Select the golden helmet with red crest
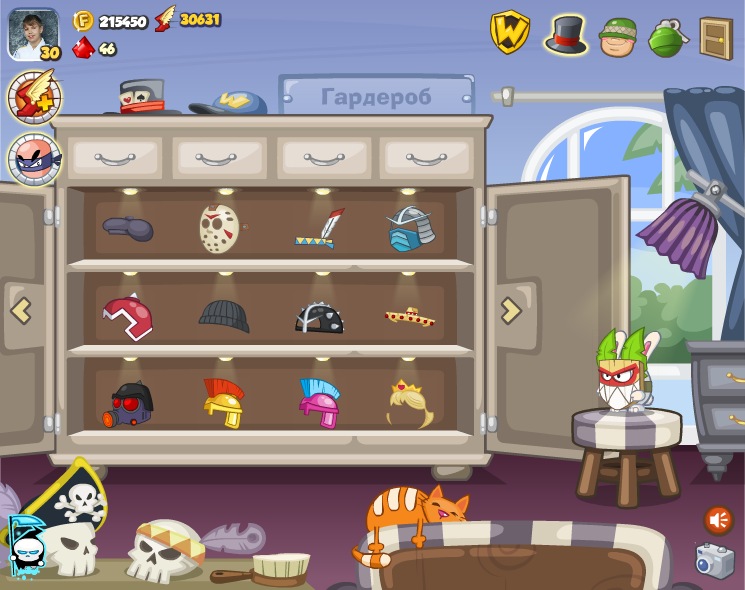Screen dimensions: 745x590 coord(223,403)
